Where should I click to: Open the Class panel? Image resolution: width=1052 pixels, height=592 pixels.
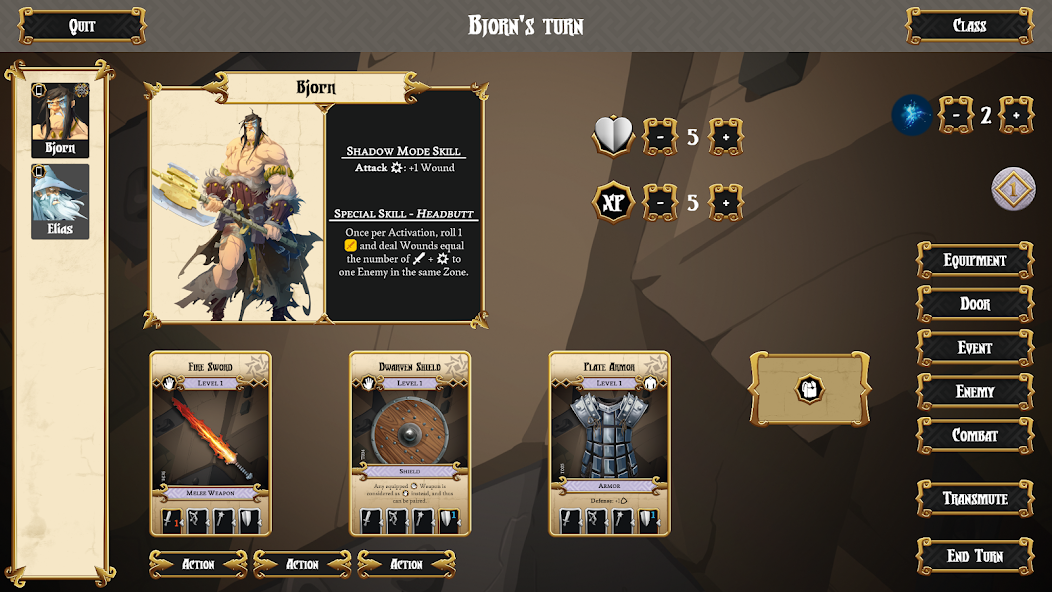(x=969, y=26)
